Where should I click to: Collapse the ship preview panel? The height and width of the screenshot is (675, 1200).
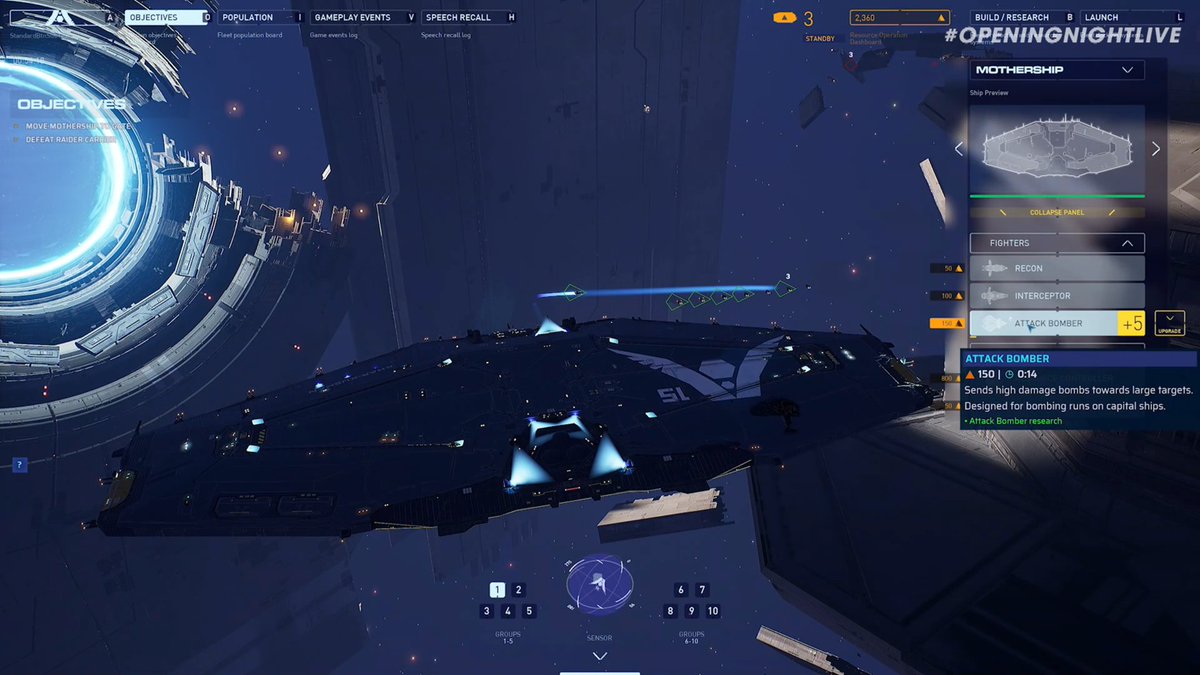(1057, 212)
